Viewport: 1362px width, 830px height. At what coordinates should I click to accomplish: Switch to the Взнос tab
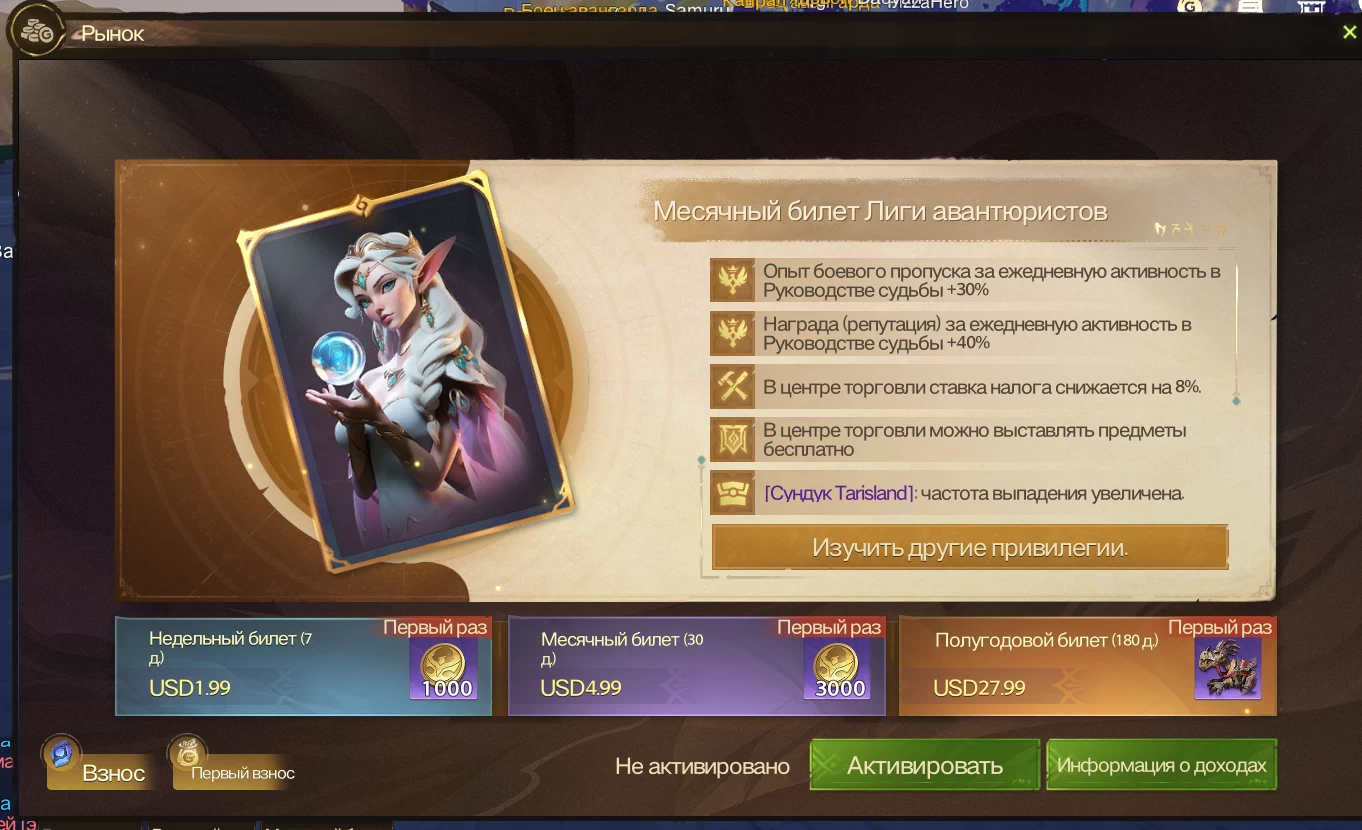click(101, 770)
